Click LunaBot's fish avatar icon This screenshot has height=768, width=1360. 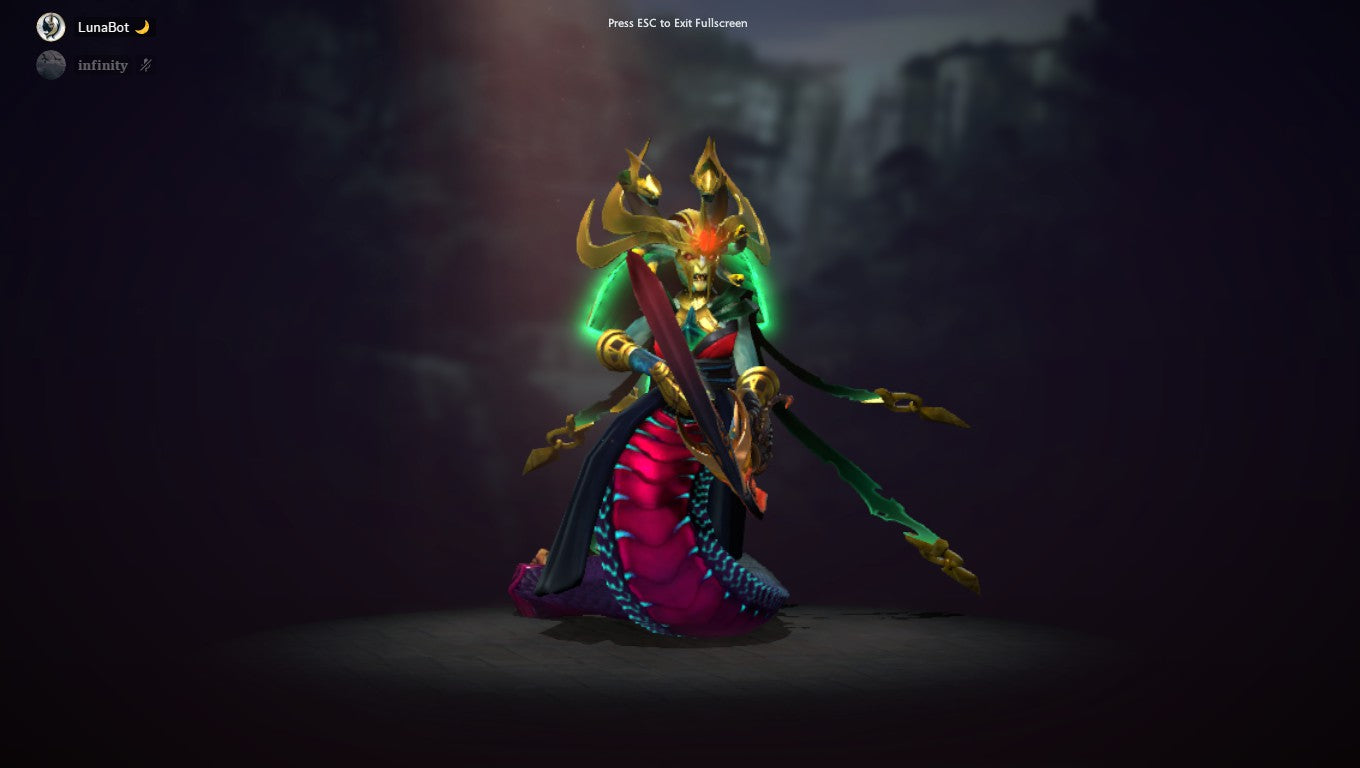coord(50,26)
